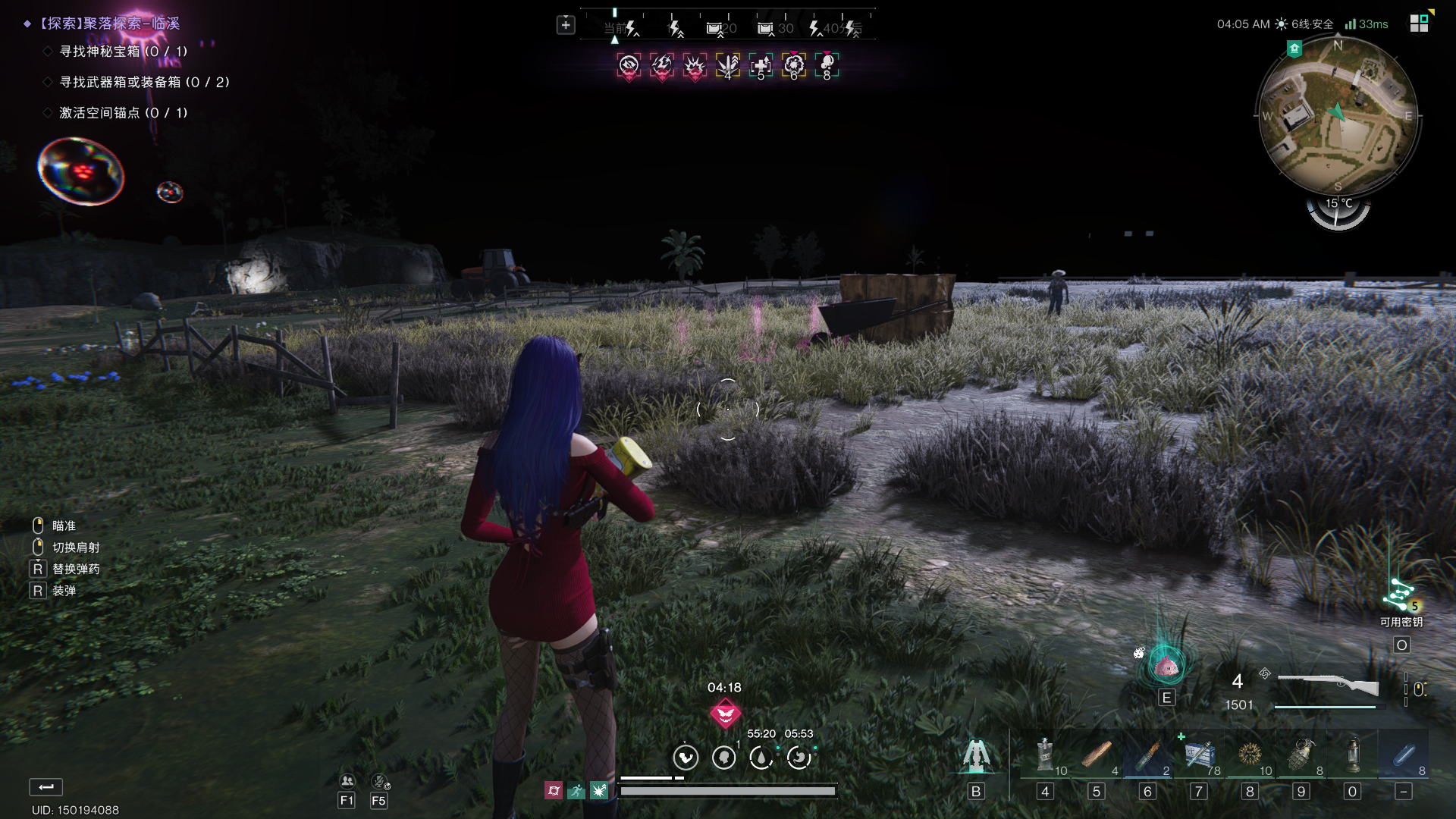Select the Molotov cocktail hotbar slot

point(1147,756)
